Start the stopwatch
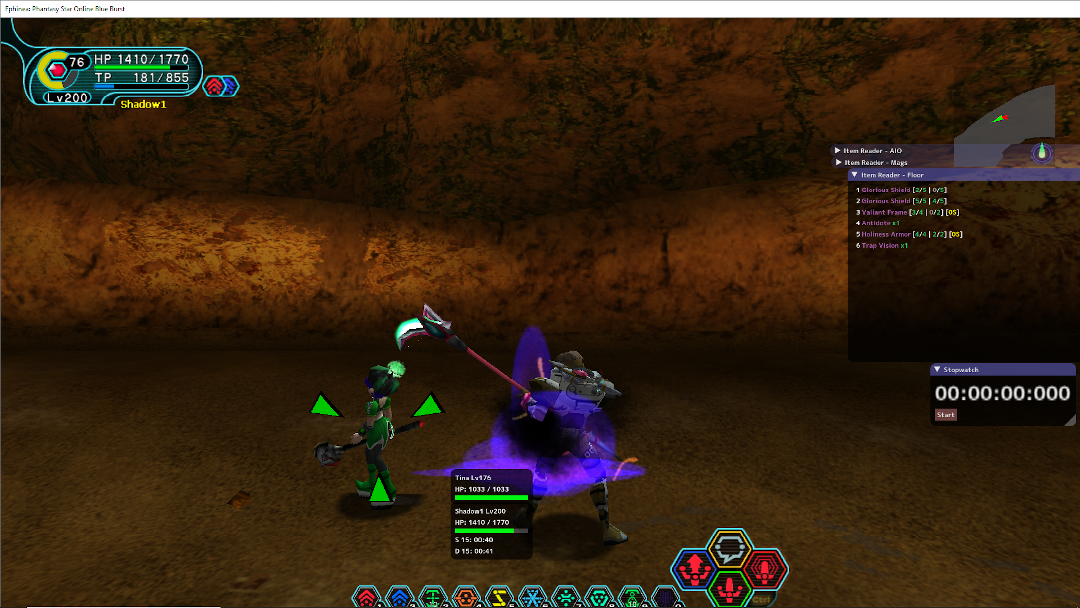1080x608 pixels. [x=945, y=414]
